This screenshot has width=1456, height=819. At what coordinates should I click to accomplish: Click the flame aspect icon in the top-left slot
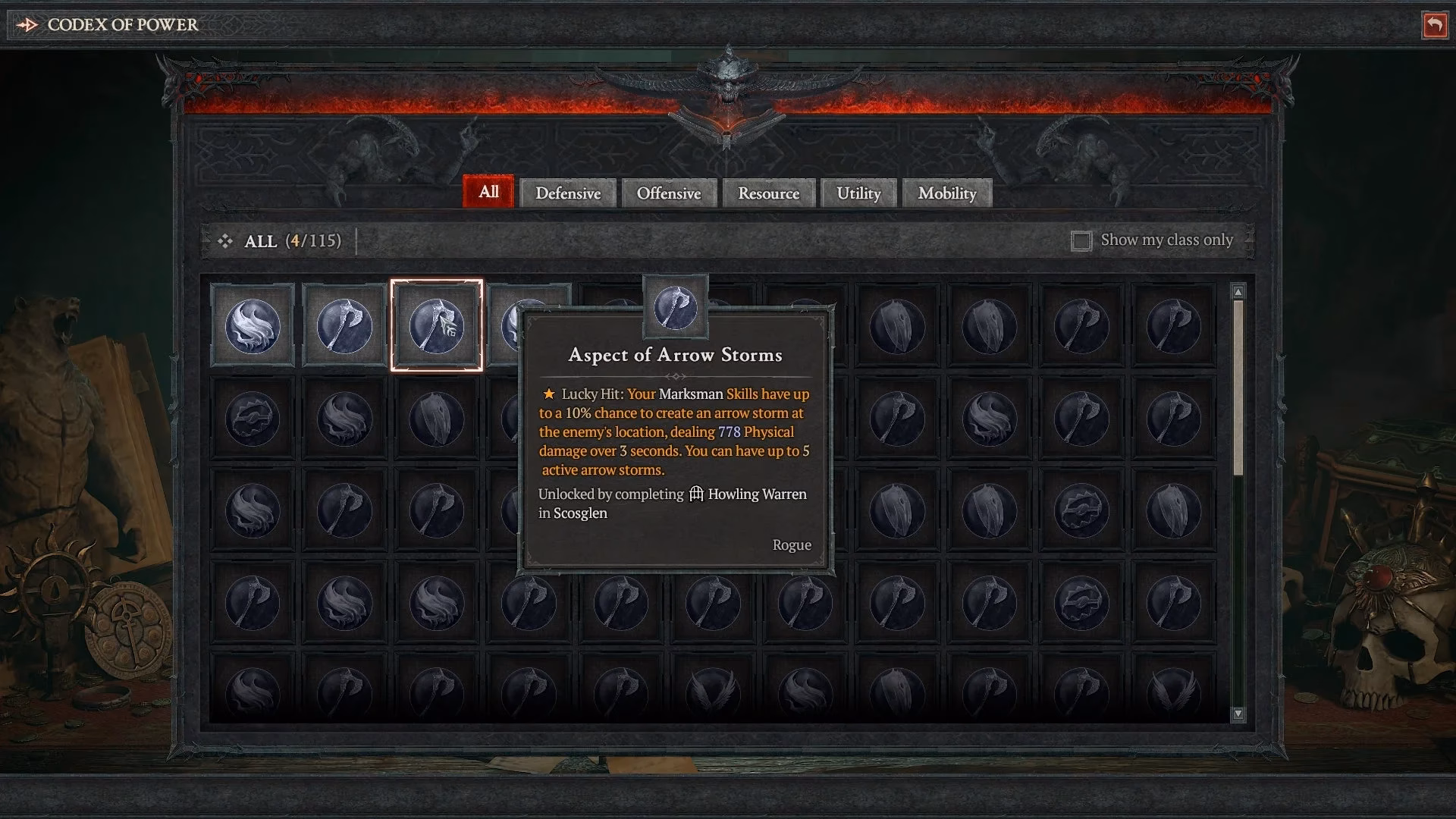pyautogui.click(x=253, y=325)
